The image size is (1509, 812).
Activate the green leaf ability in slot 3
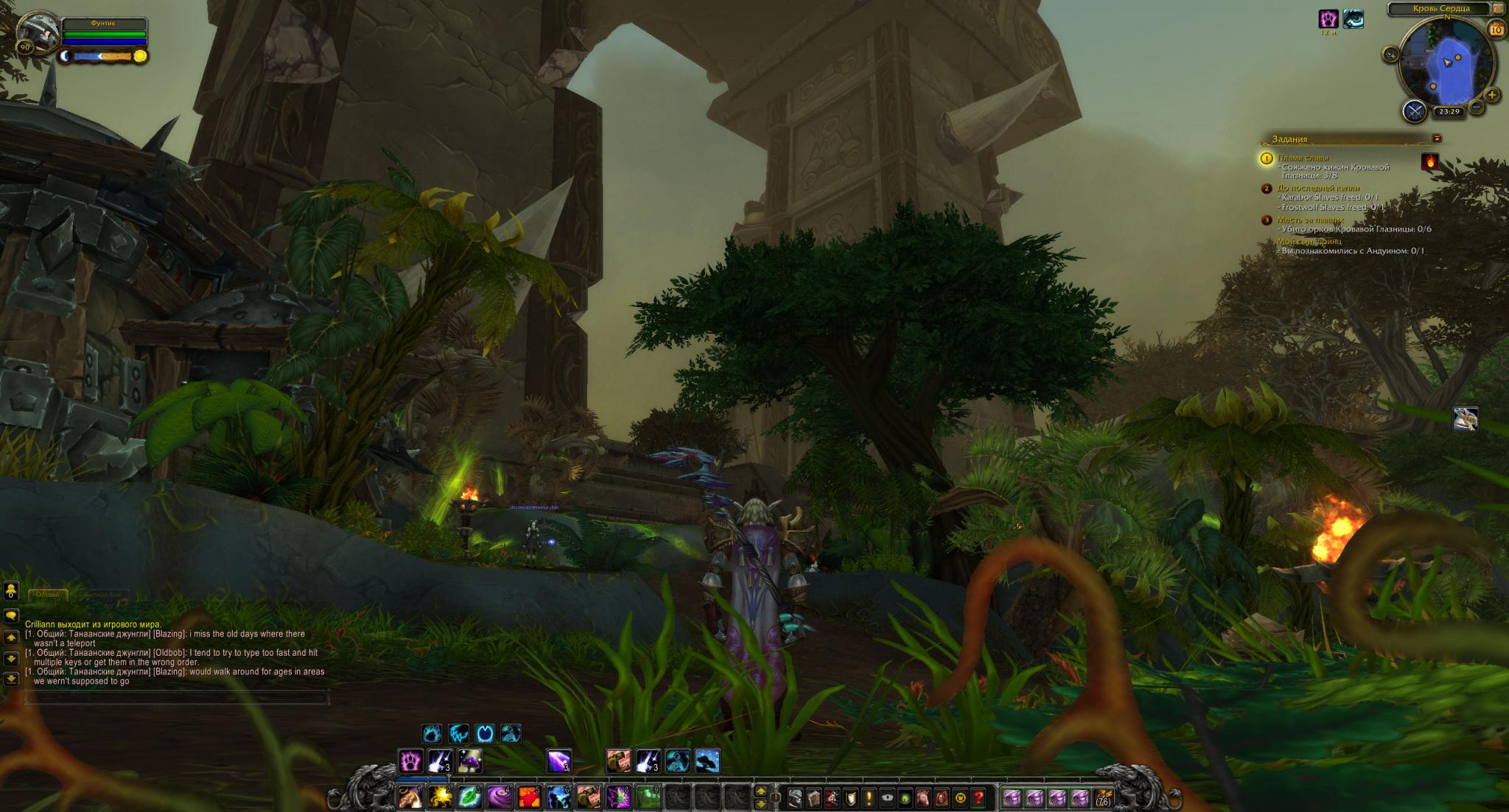click(469, 797)
